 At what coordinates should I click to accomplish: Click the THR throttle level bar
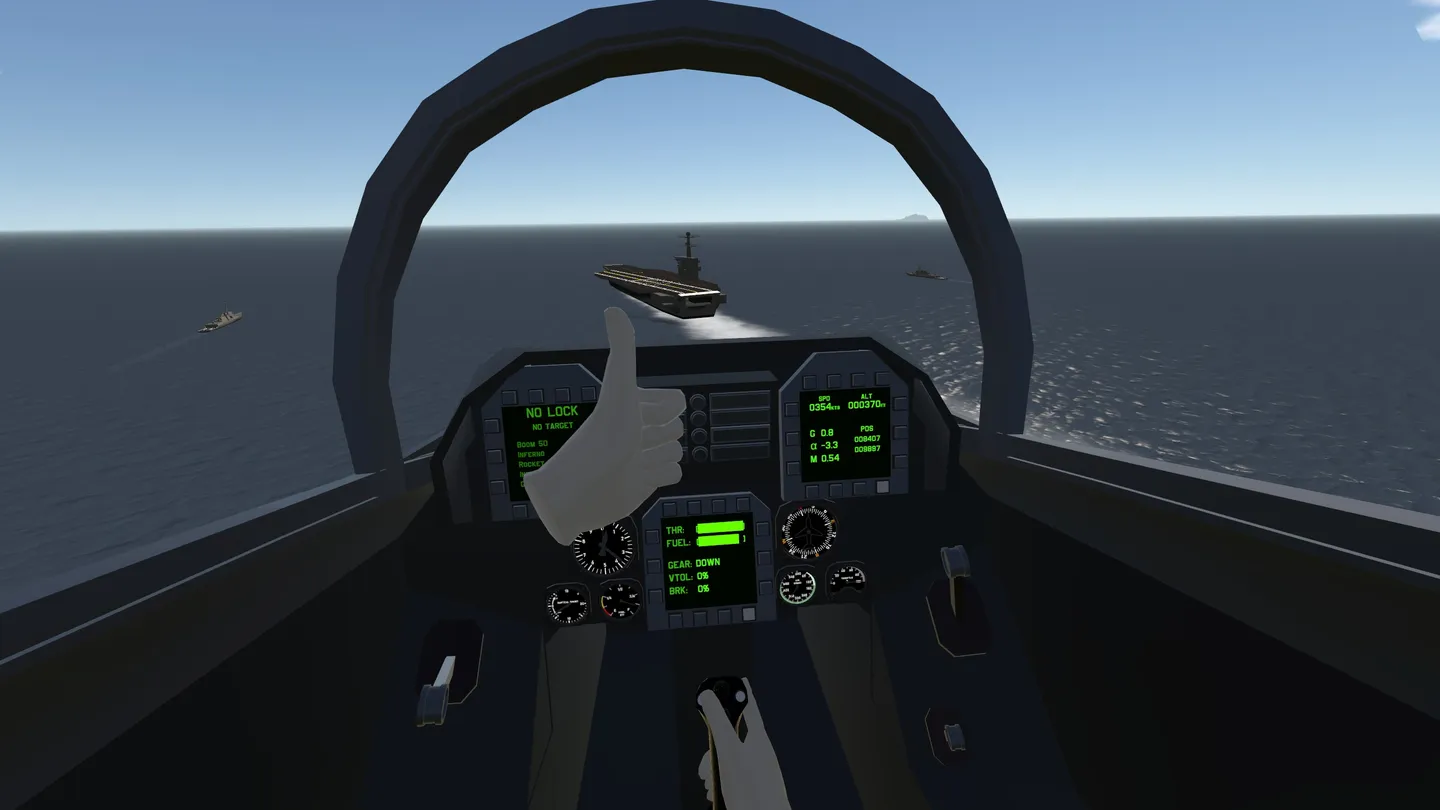coord(721,527)
